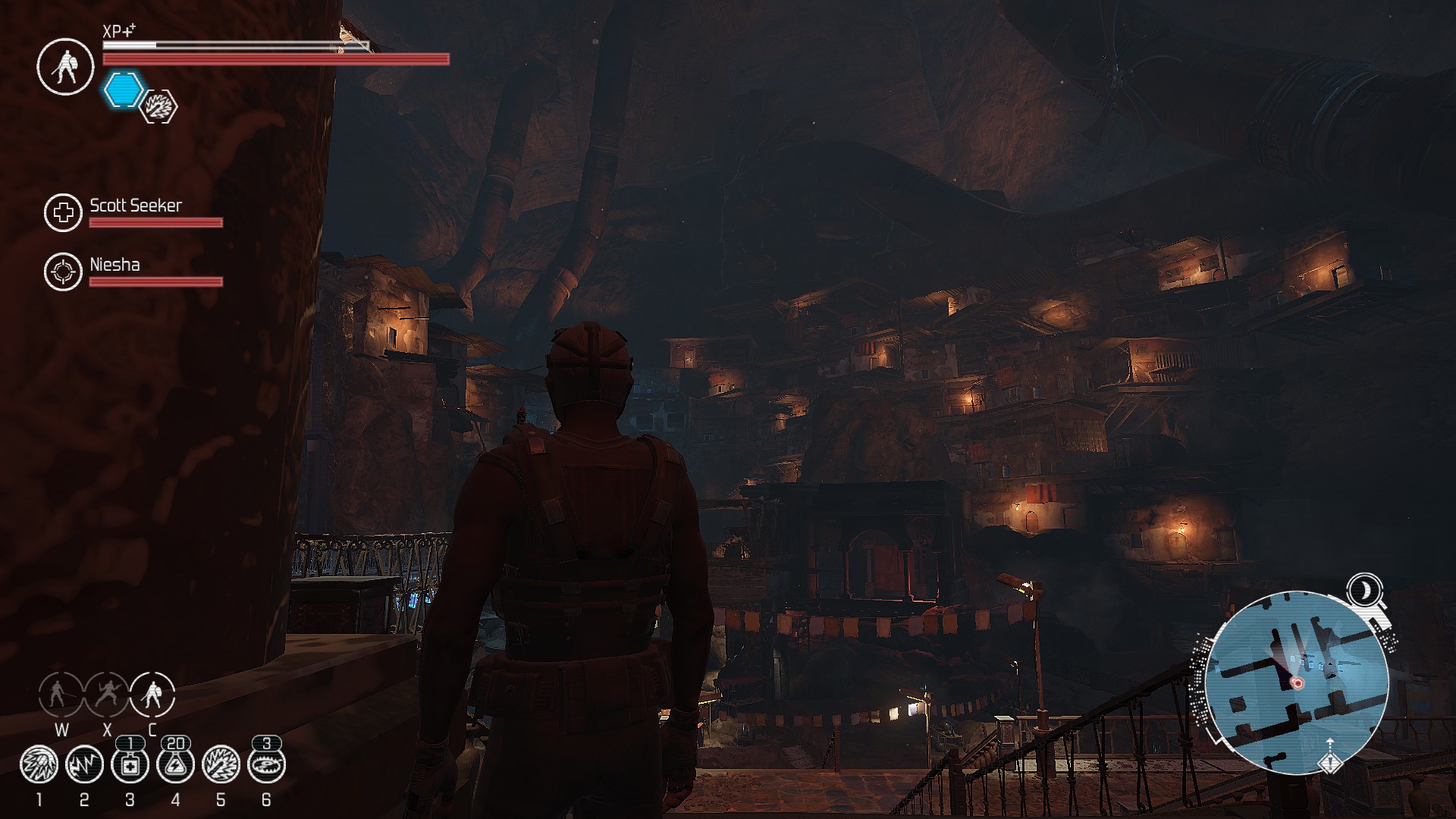Click the blue fluid charge hexagon

click(123, 89)
